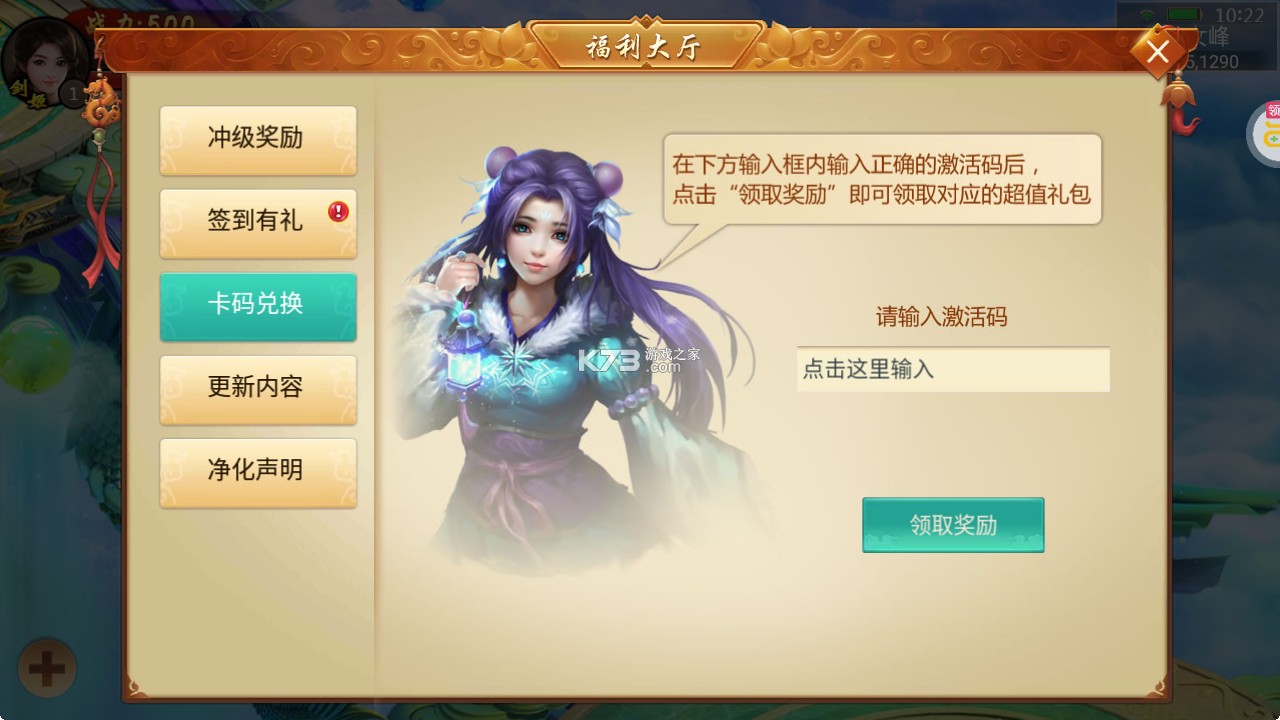View the 更新内容 update notes
Screen dimensions: 1280x720
point(258,390)
